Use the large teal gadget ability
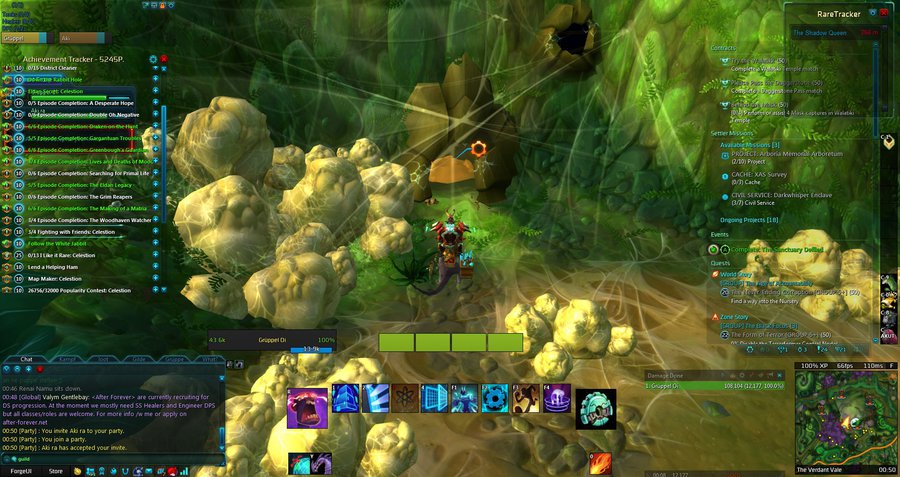 pos(595,408)
